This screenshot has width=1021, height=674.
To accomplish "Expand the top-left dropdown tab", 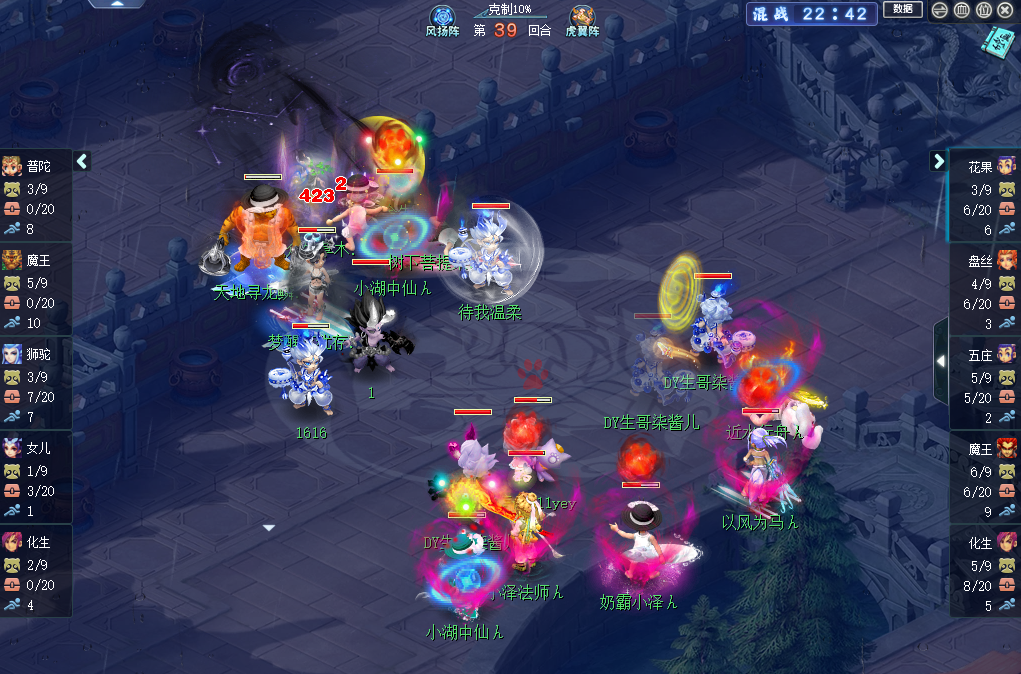I will (x=117, y=4).
